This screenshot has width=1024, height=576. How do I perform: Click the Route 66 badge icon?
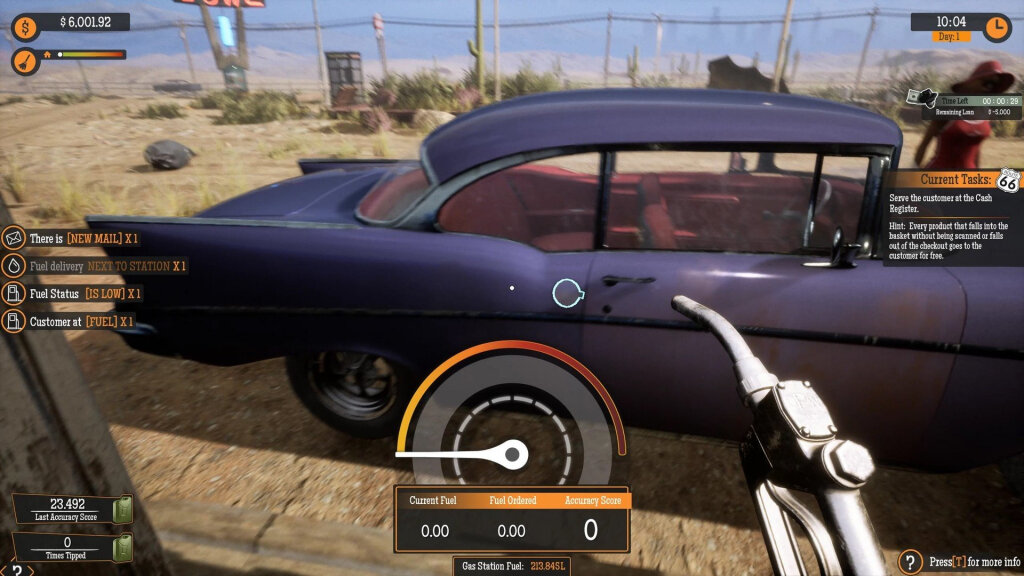pyautogui.click(x=1008, y=181)
